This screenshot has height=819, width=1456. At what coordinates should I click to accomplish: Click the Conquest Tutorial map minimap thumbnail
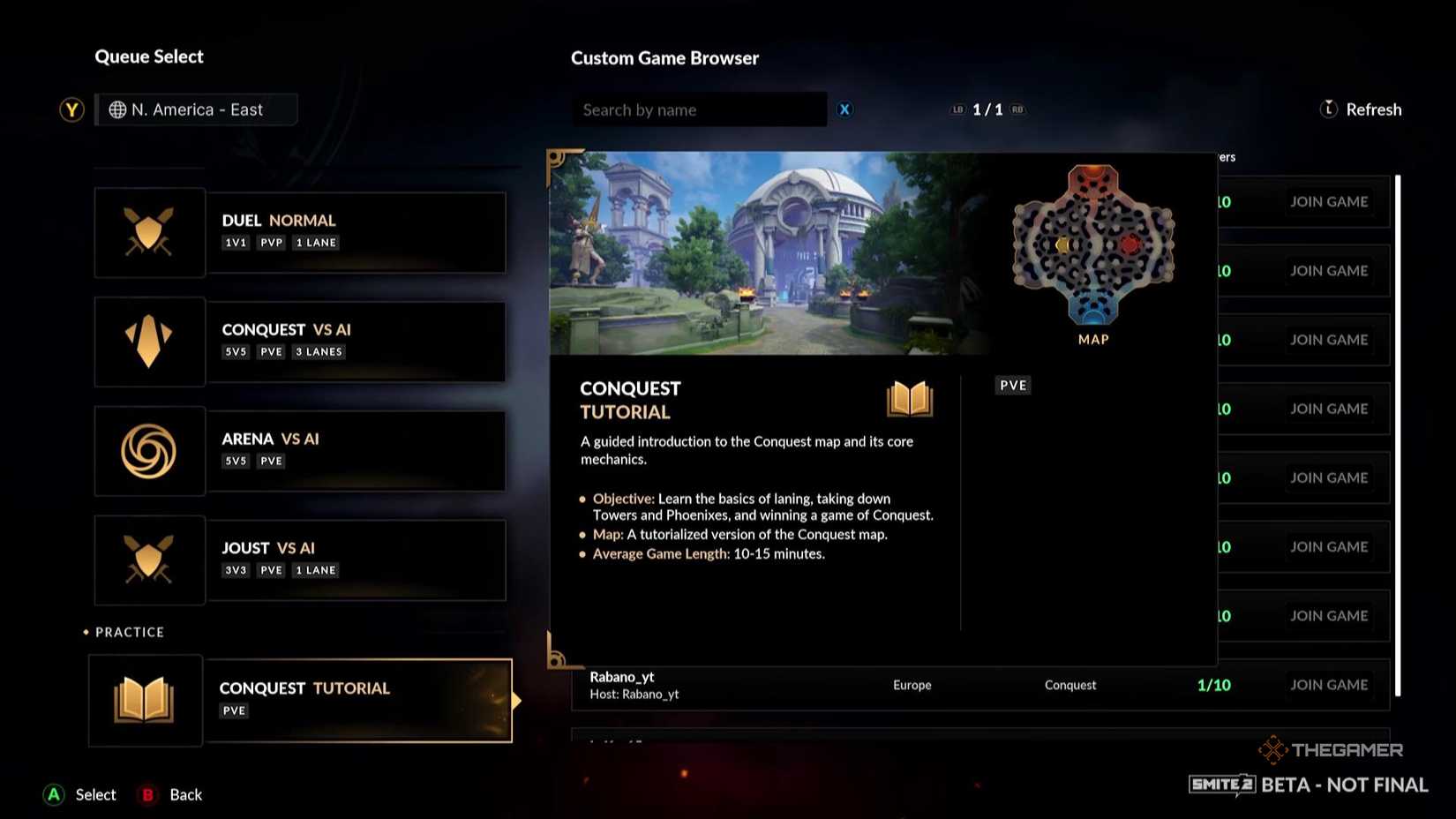pyautogui.click(x=1092, y=245)
